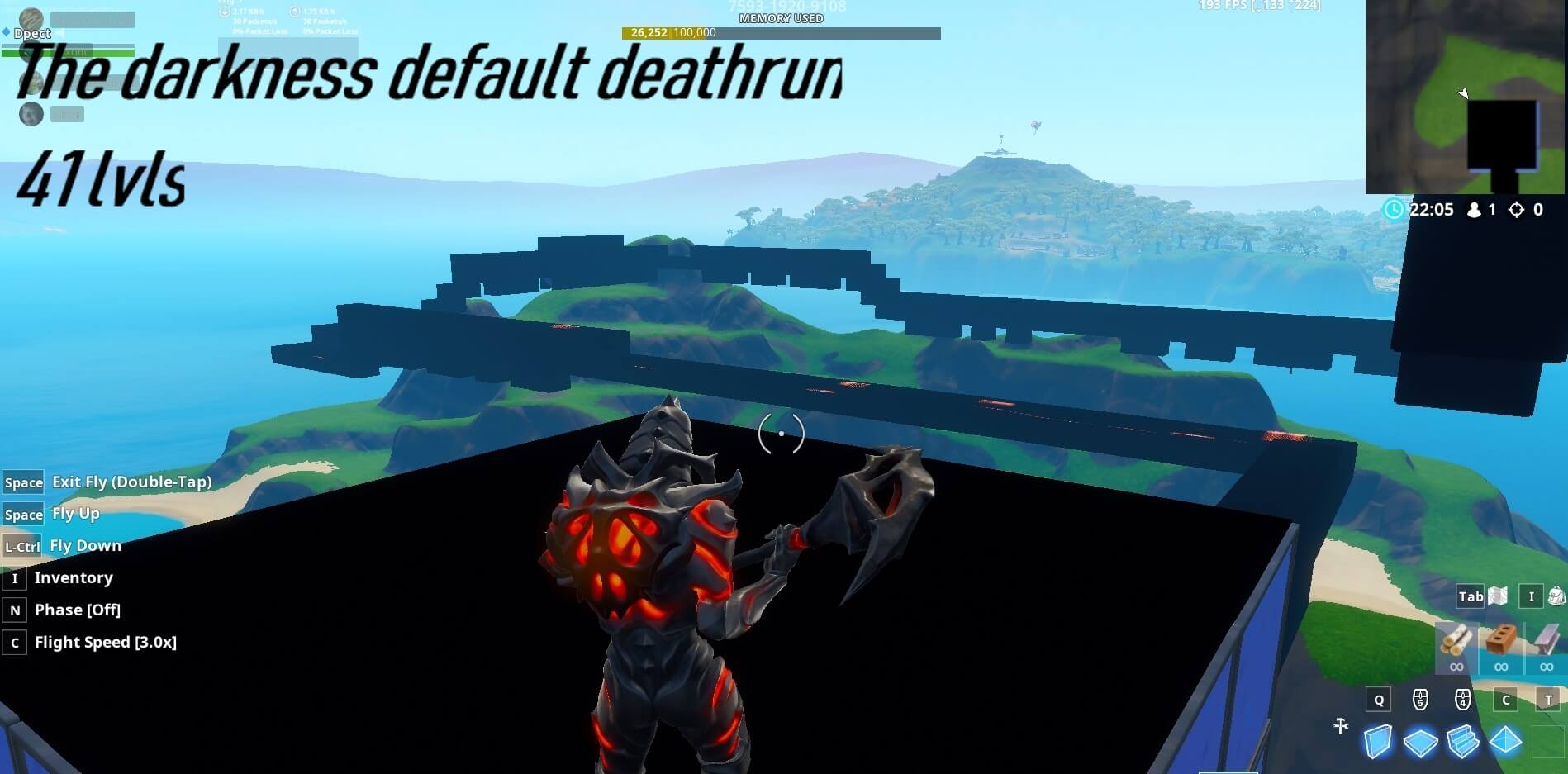
Task: Toggle the Fly Down option
Action: coord(85,545)
